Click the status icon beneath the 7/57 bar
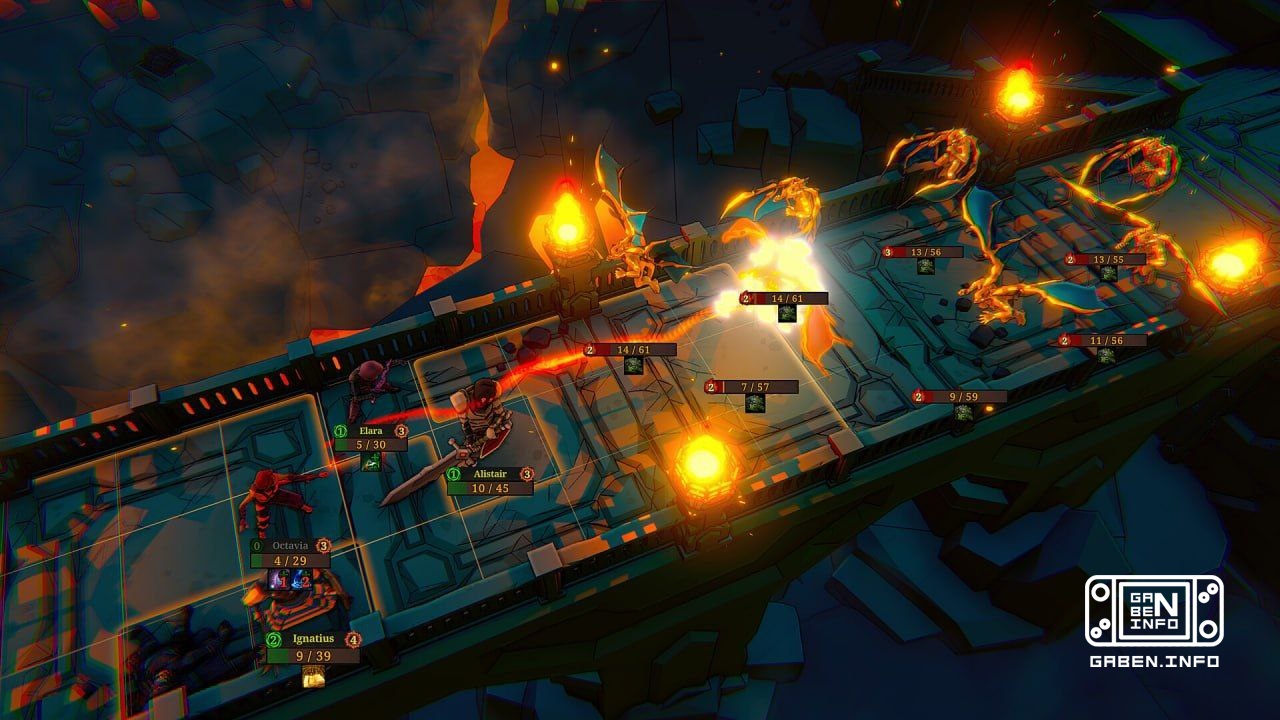The width and height of the screenshot is (1280, 720). coord(753,403)
